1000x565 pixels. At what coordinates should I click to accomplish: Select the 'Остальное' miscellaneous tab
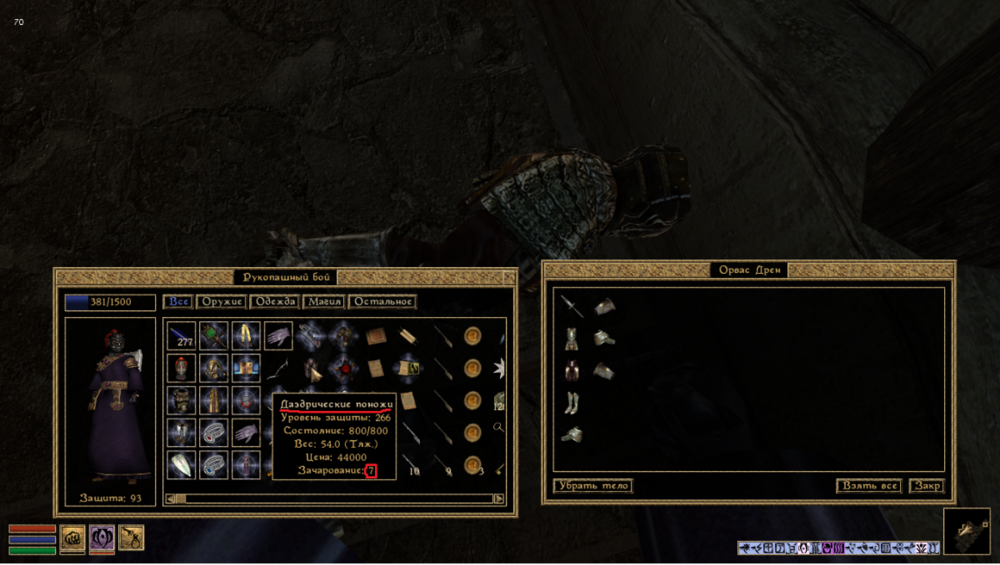[381, 301]
